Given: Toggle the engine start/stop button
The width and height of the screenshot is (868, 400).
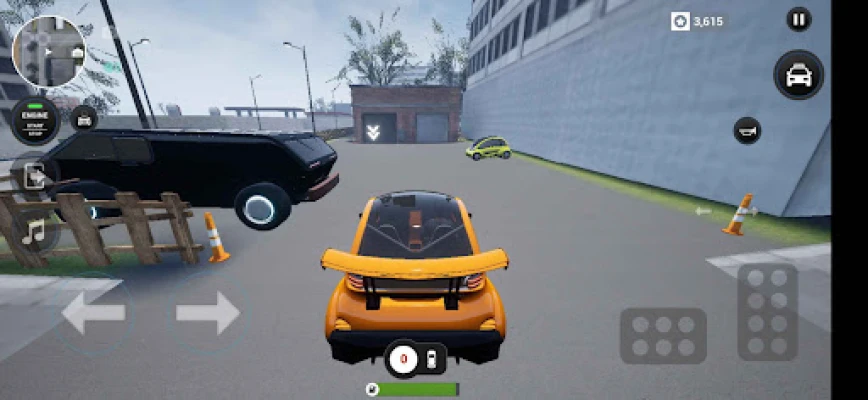Looking at the screenshot, I should tap(35, 119).
